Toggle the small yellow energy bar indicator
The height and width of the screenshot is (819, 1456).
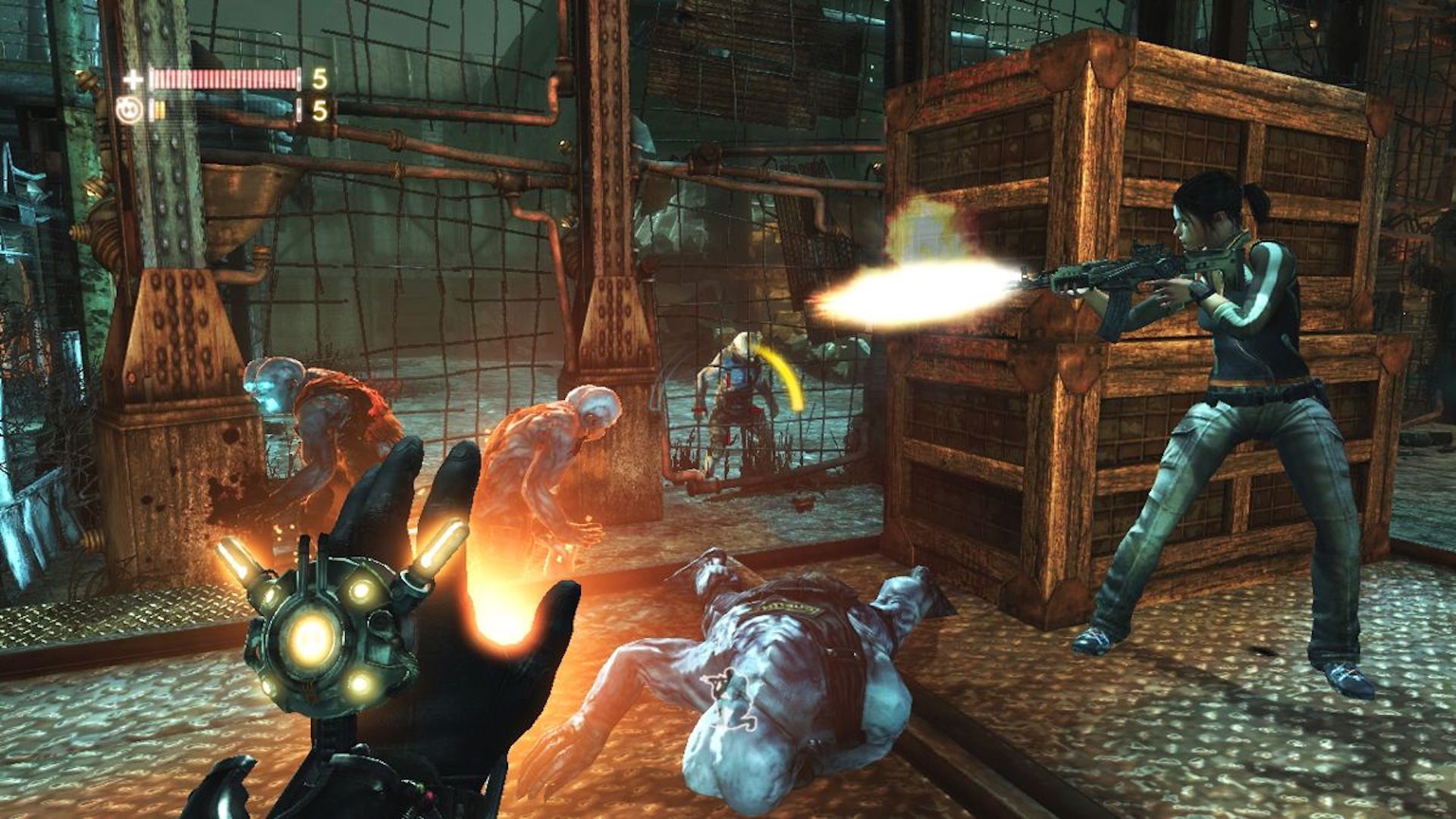tap(161, 108)
